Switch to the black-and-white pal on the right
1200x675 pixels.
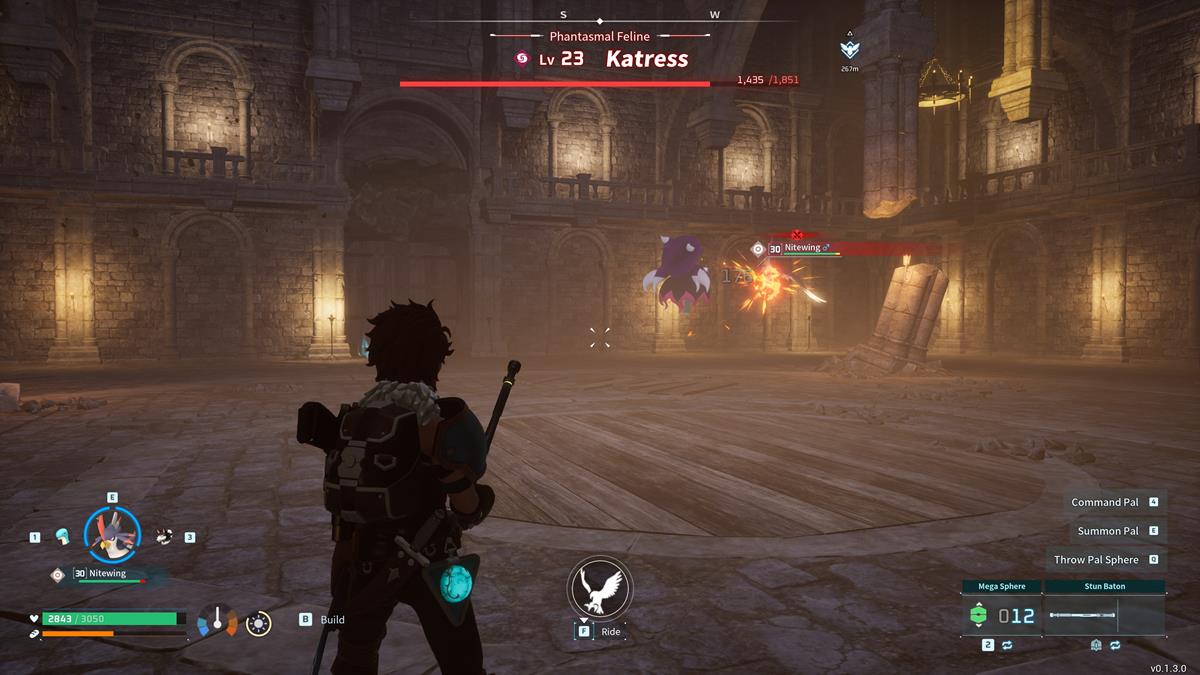164,536
